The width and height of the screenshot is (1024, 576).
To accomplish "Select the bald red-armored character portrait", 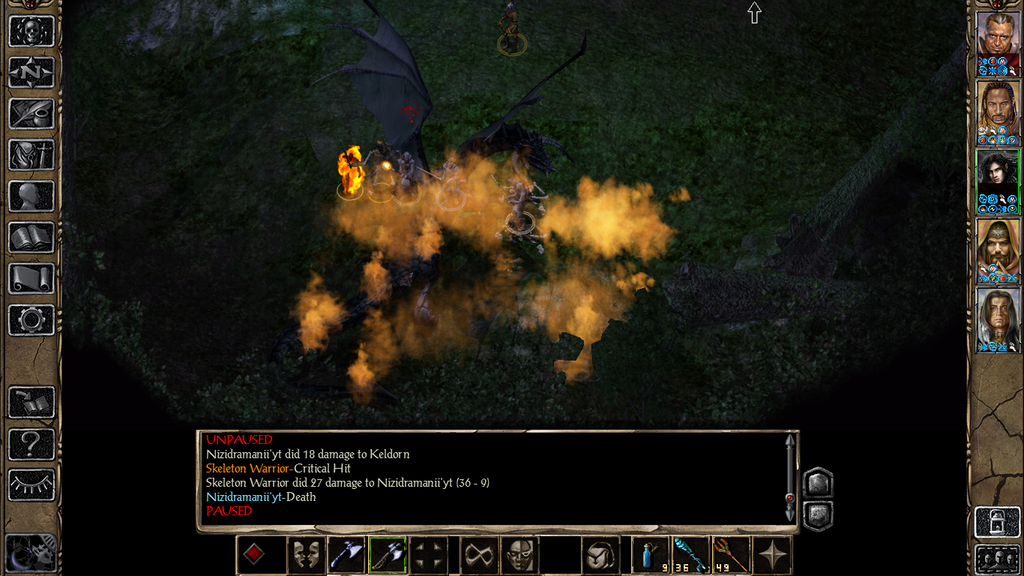I will [x=997, y=38].
